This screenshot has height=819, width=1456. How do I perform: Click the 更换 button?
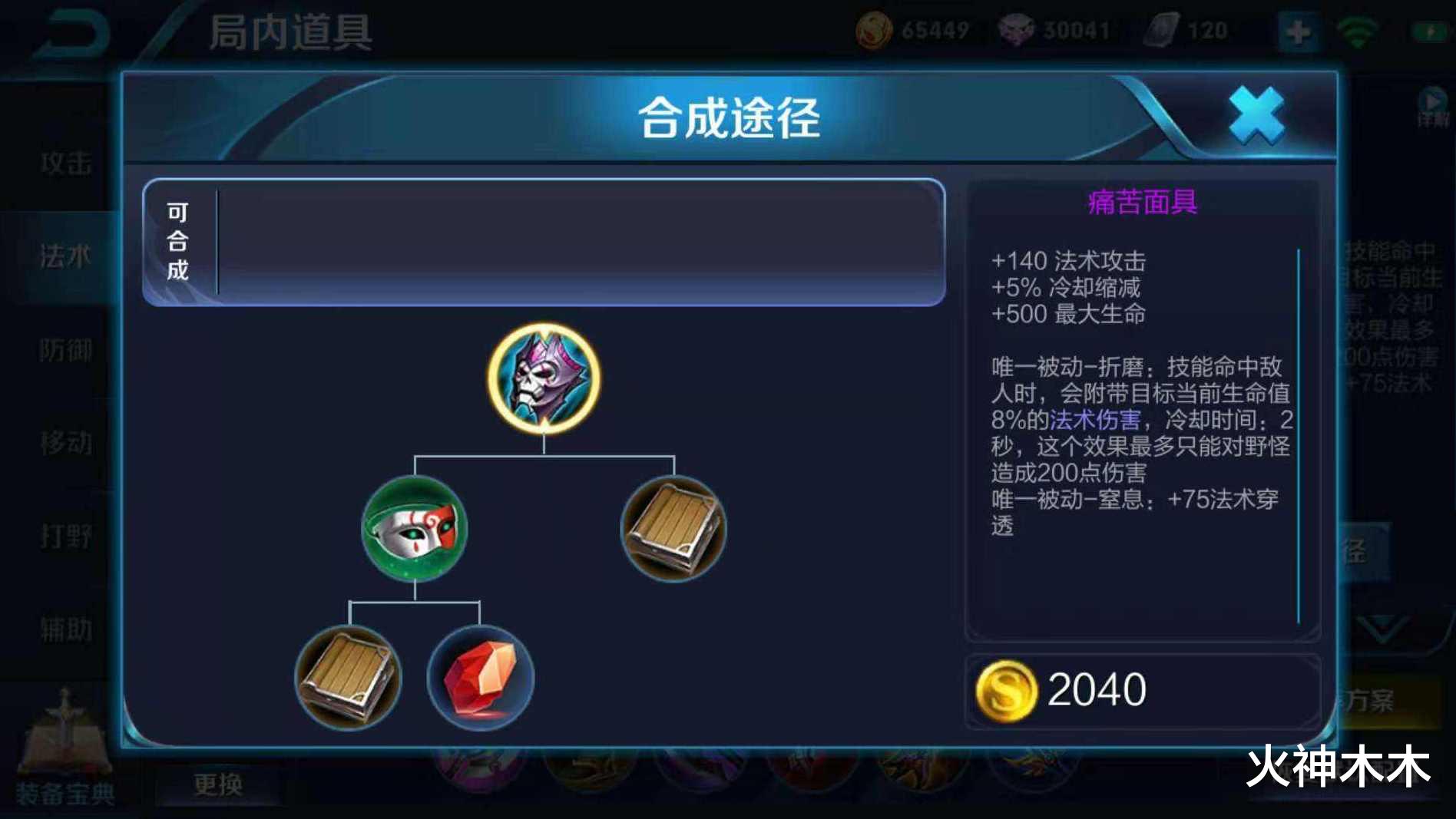click(x=219, y=784)
